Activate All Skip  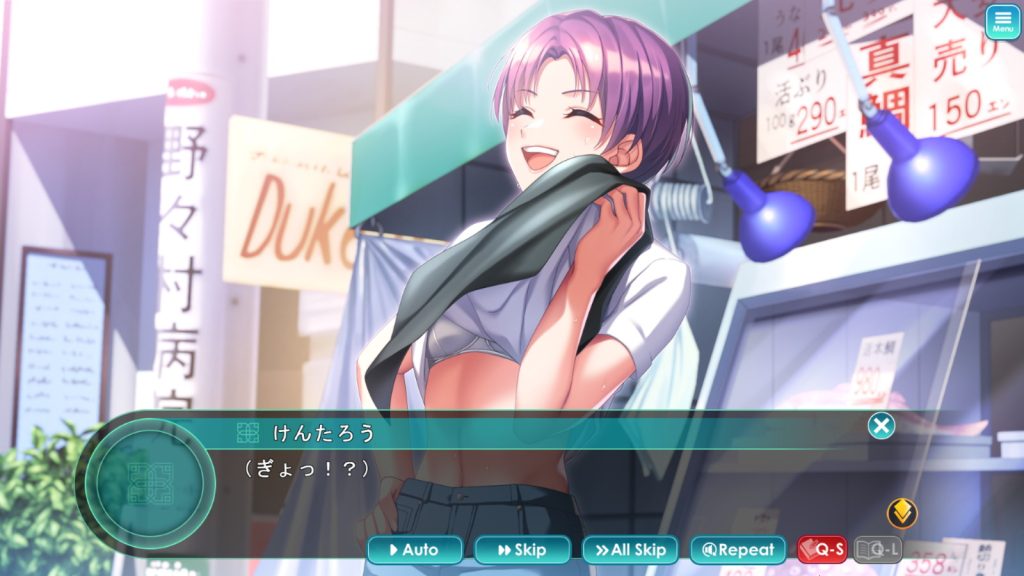630,550
